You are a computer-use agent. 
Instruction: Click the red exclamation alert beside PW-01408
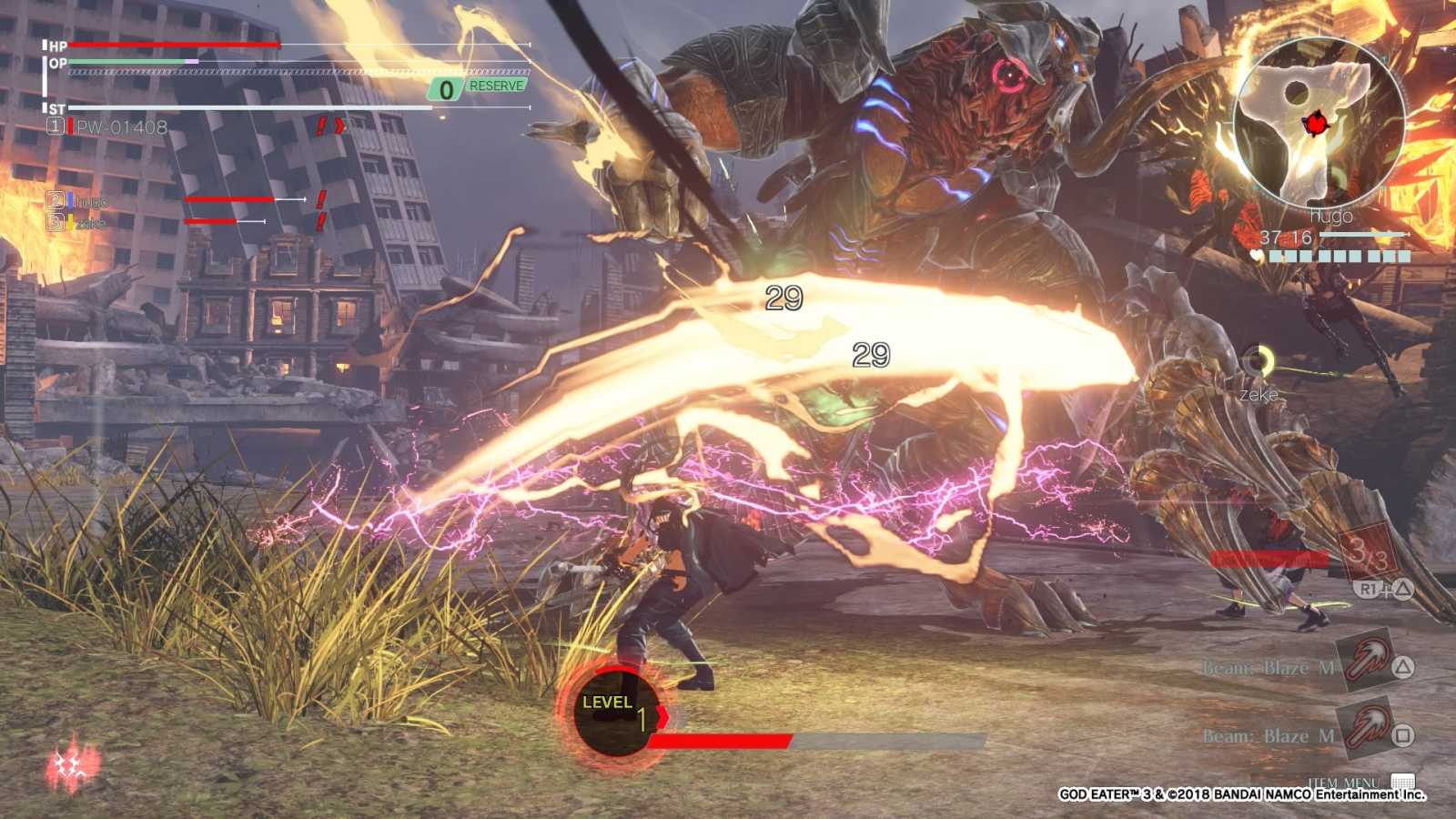coord(321,127)
